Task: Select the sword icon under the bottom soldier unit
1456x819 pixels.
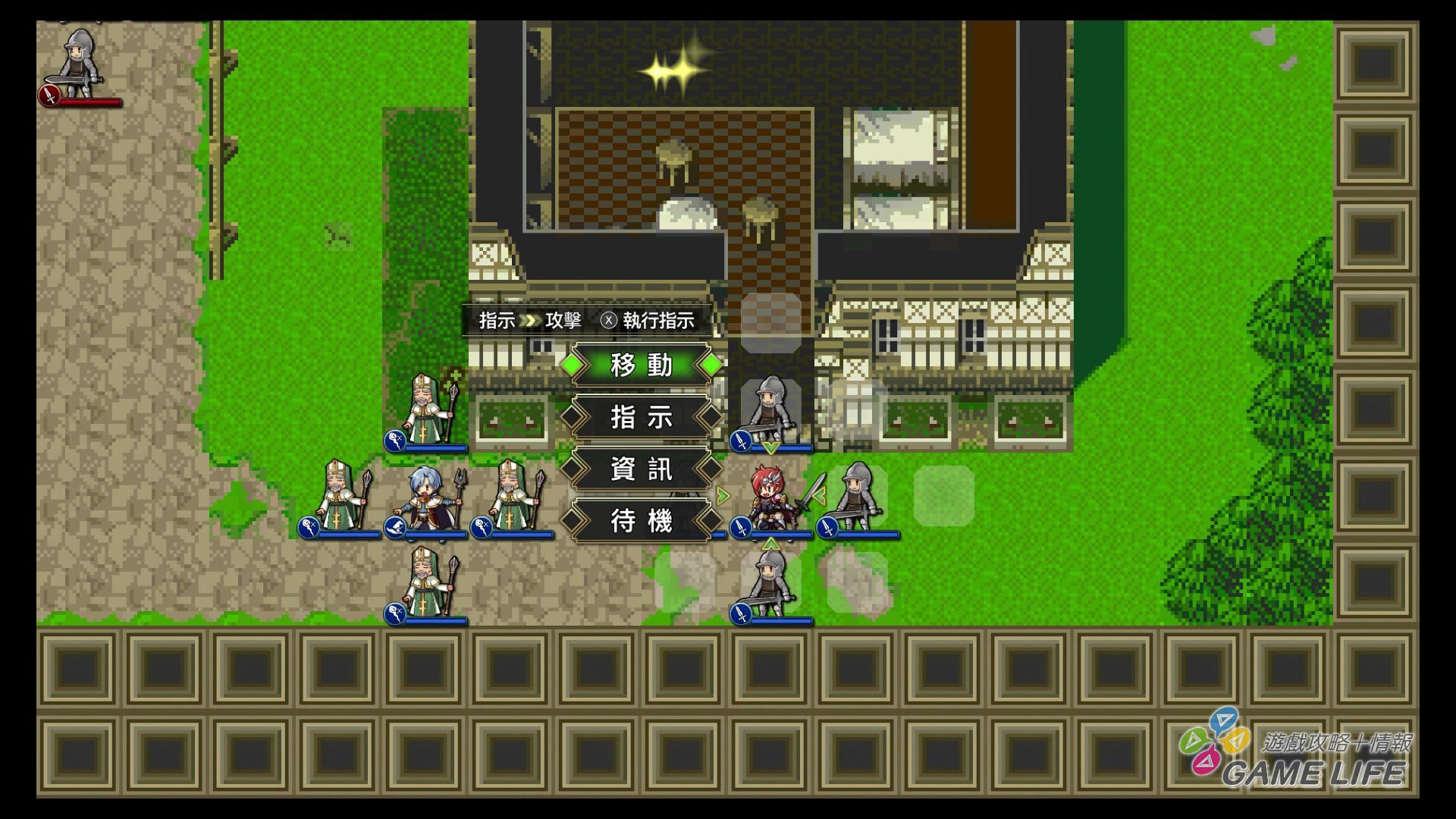Action: coord(739,615)
